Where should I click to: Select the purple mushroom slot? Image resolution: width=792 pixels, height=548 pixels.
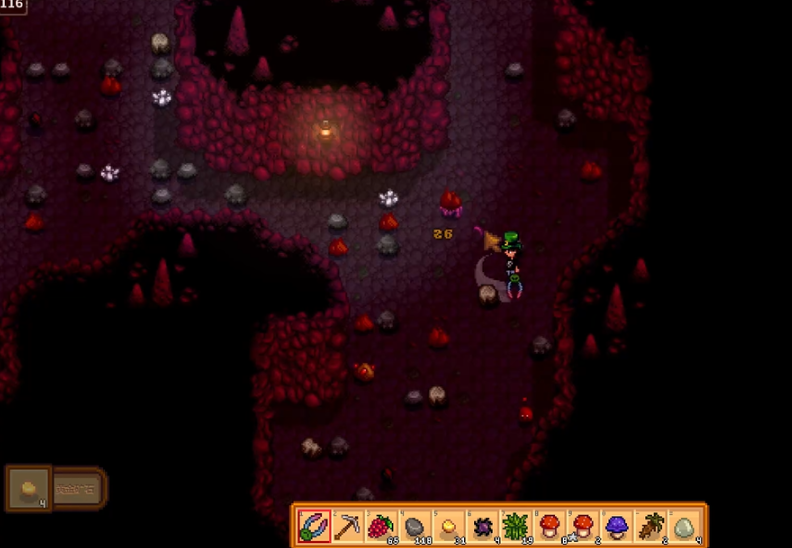tap(617, 525)
